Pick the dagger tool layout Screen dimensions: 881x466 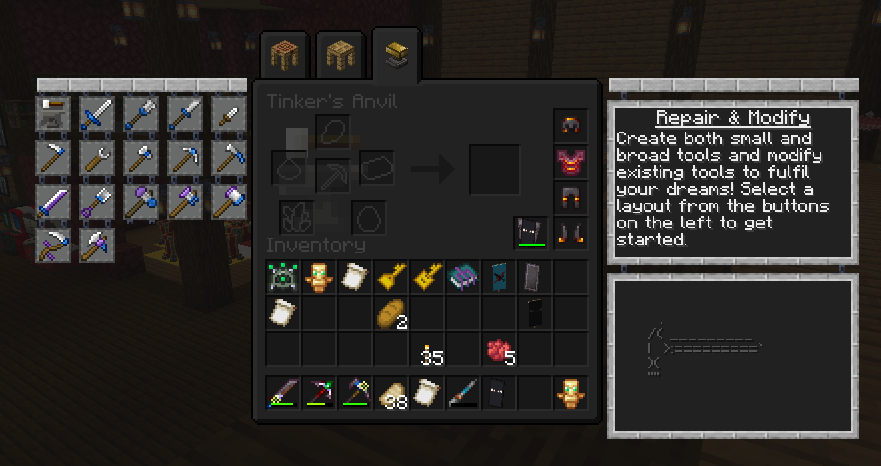coord(230,115)
